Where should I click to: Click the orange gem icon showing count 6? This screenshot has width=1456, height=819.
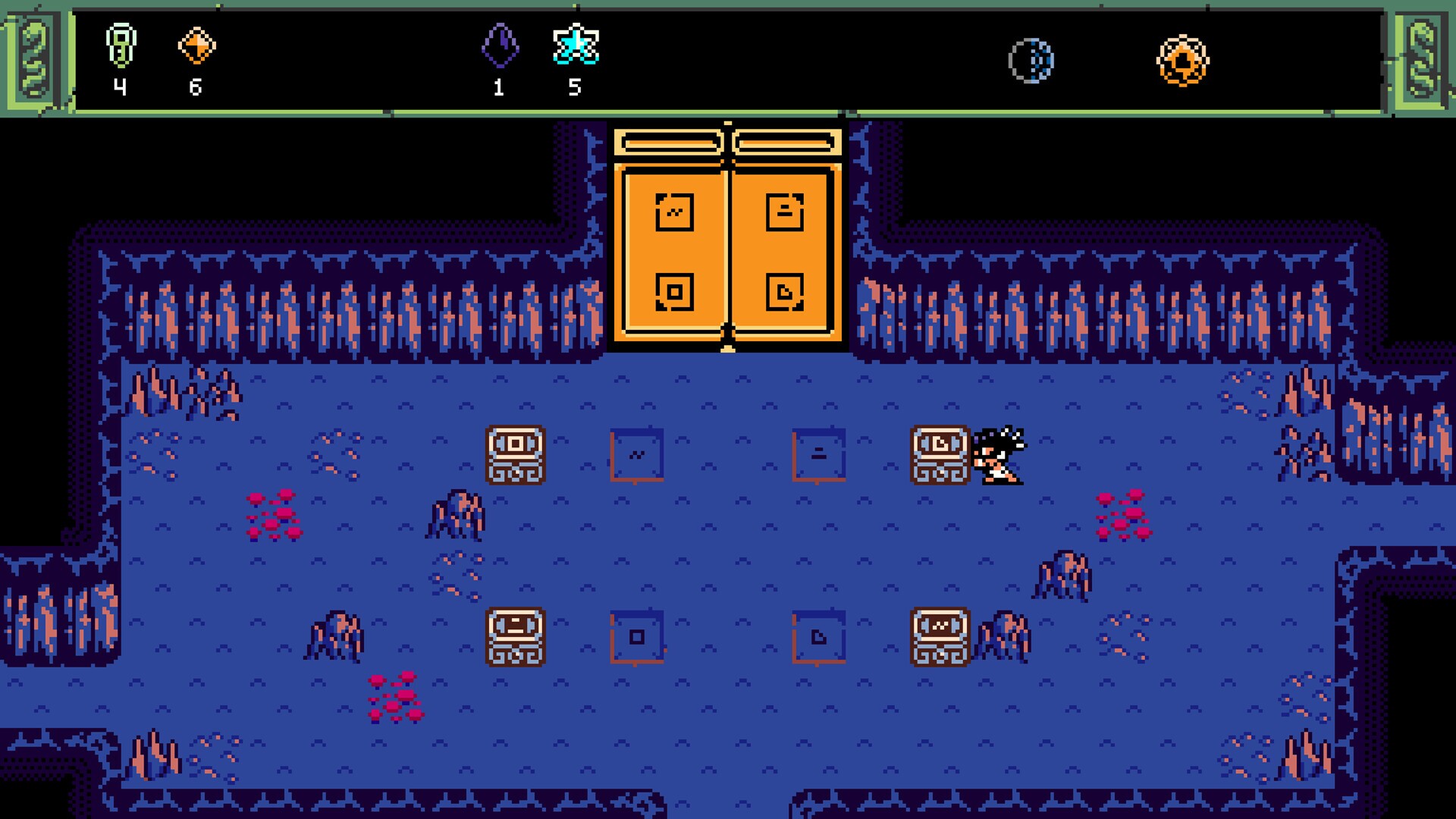tap(198, 45)
